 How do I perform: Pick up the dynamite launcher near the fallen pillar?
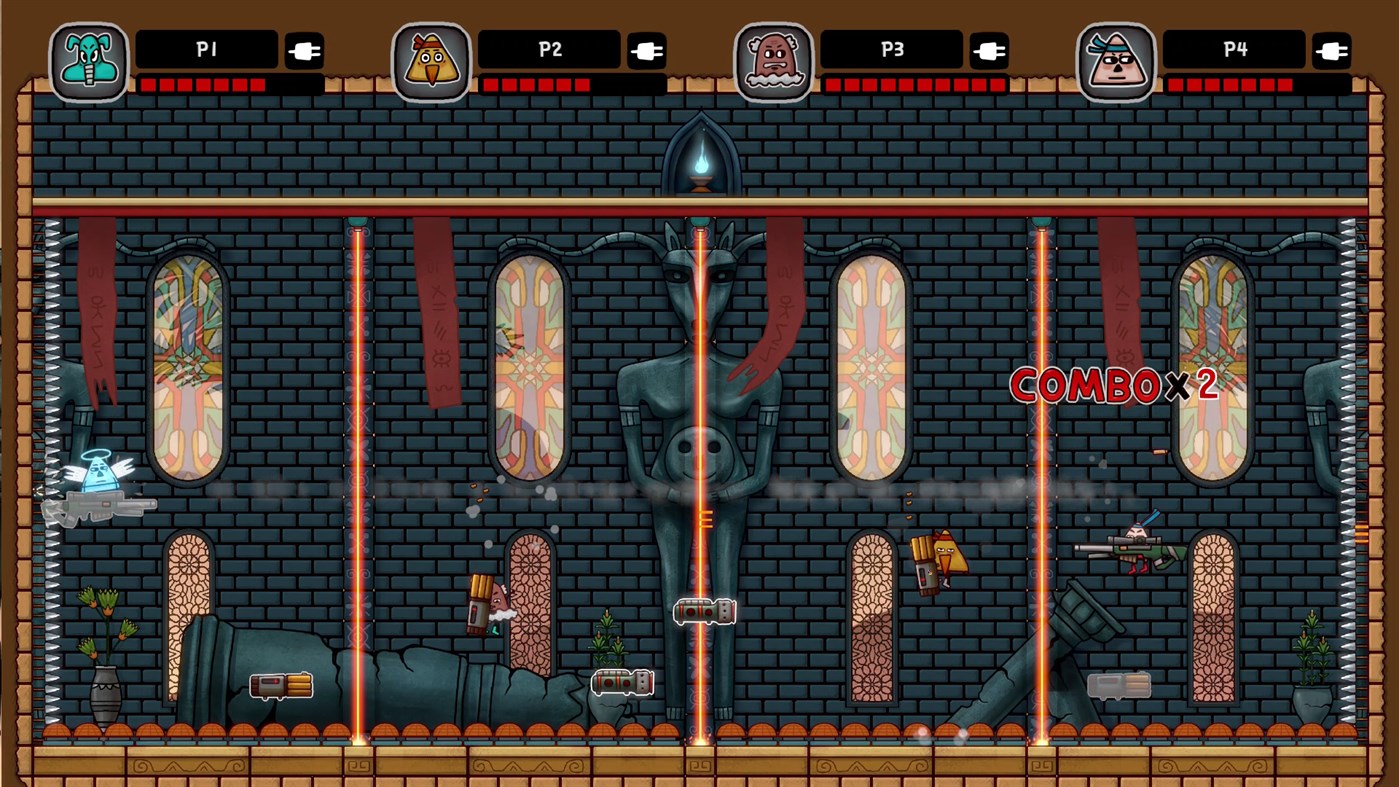(x=283, y=686)
